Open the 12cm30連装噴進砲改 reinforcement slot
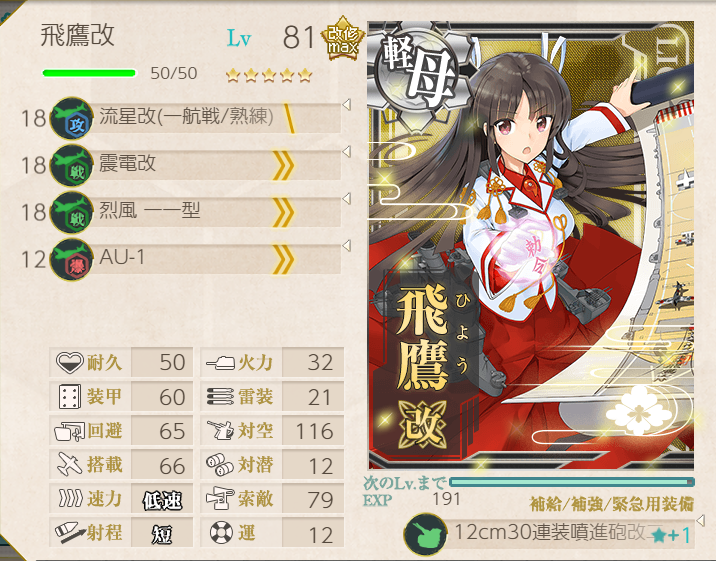The width and height of the screenshot is (716, 561). tap(550, 534)
